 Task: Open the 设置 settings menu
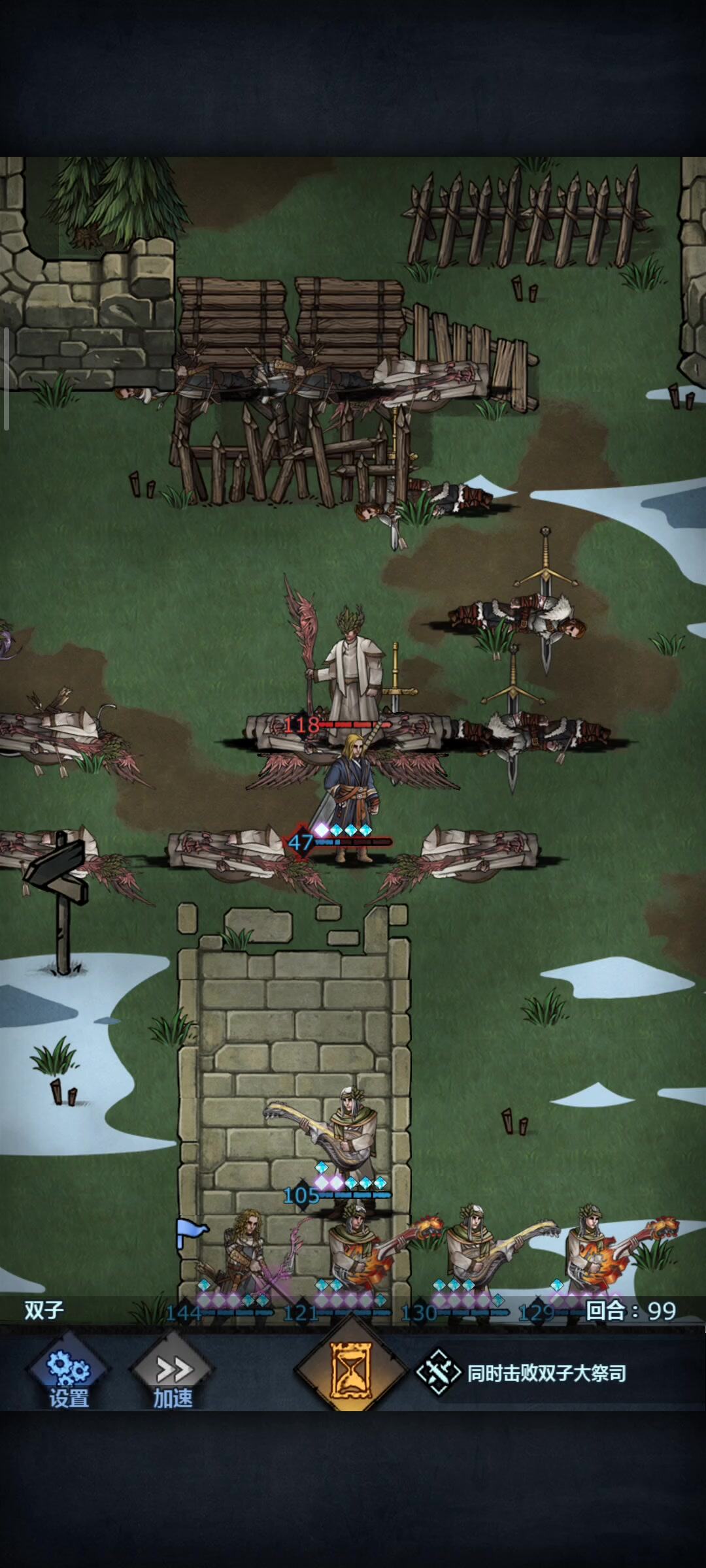coord(68,1373)
